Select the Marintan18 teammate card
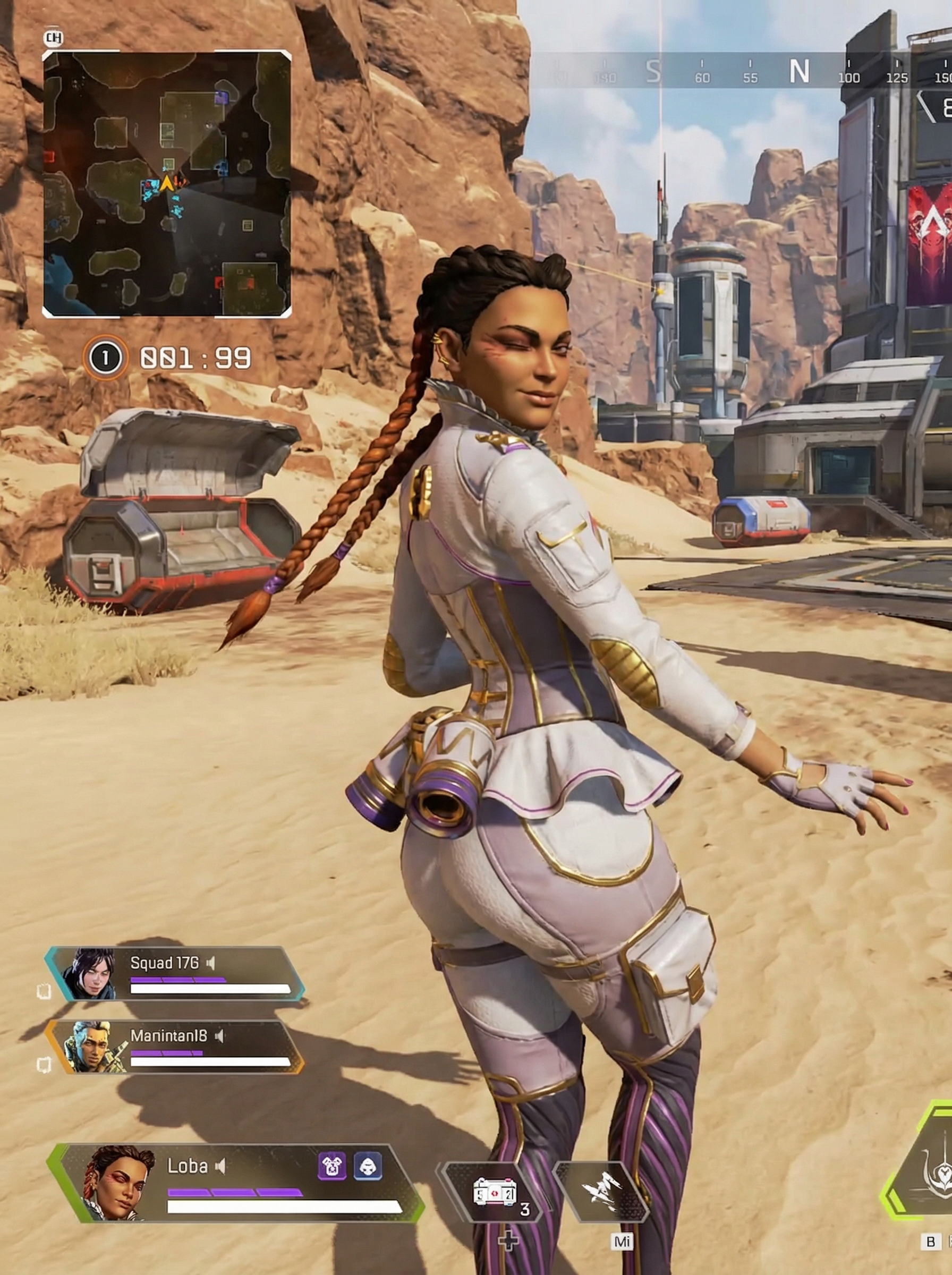The width and height of the screenshot is (952, 1275). coord(176,1048)
